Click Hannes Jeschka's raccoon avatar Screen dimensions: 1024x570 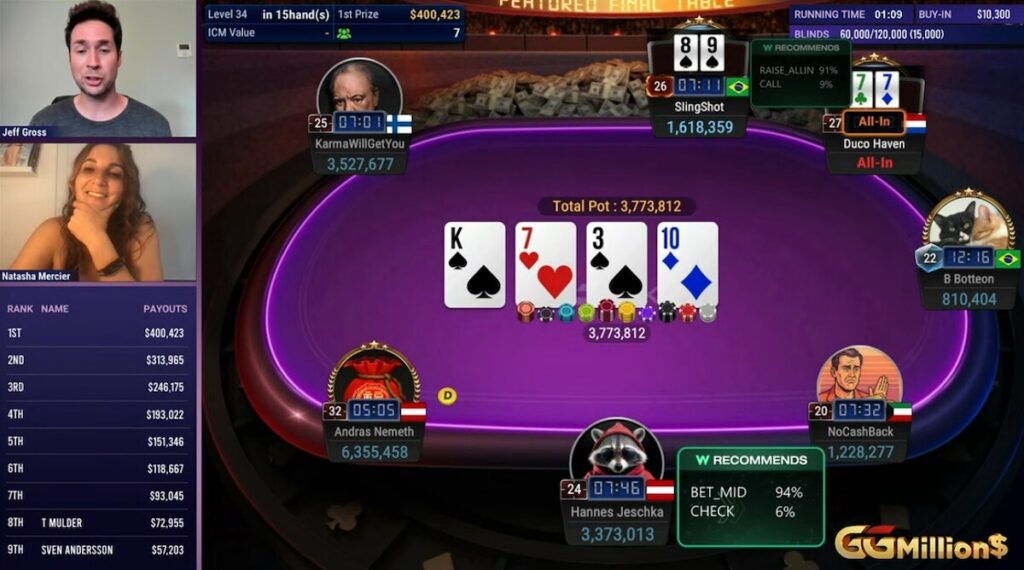pos(617,452)
